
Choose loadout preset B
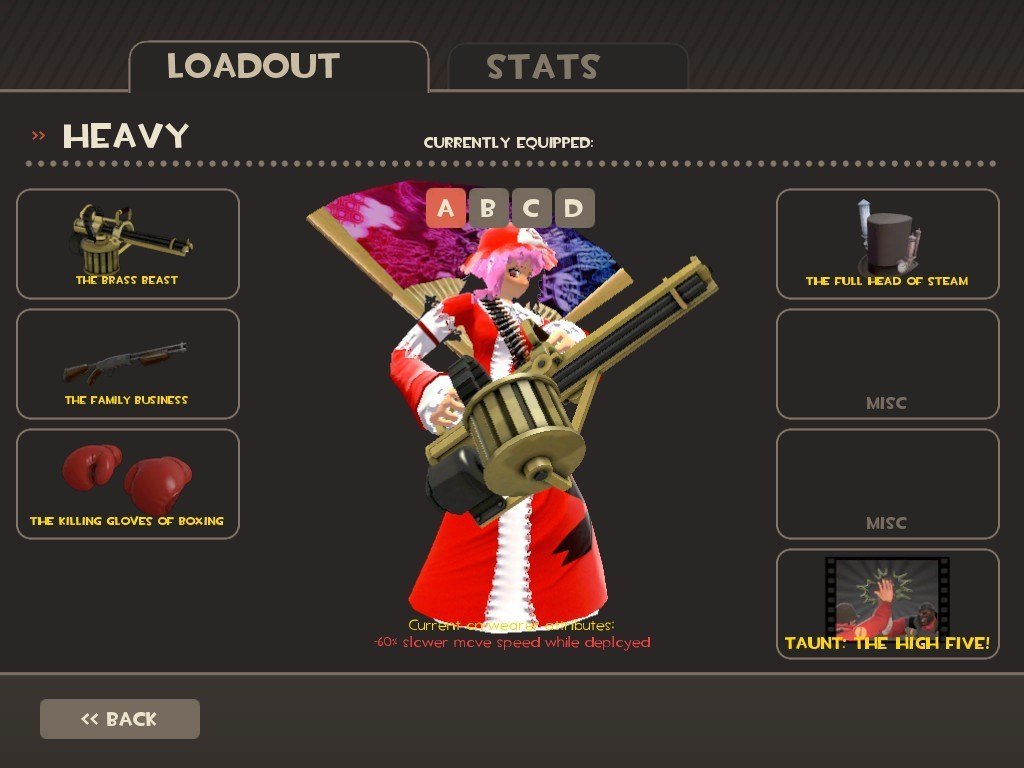coord(488,208)
